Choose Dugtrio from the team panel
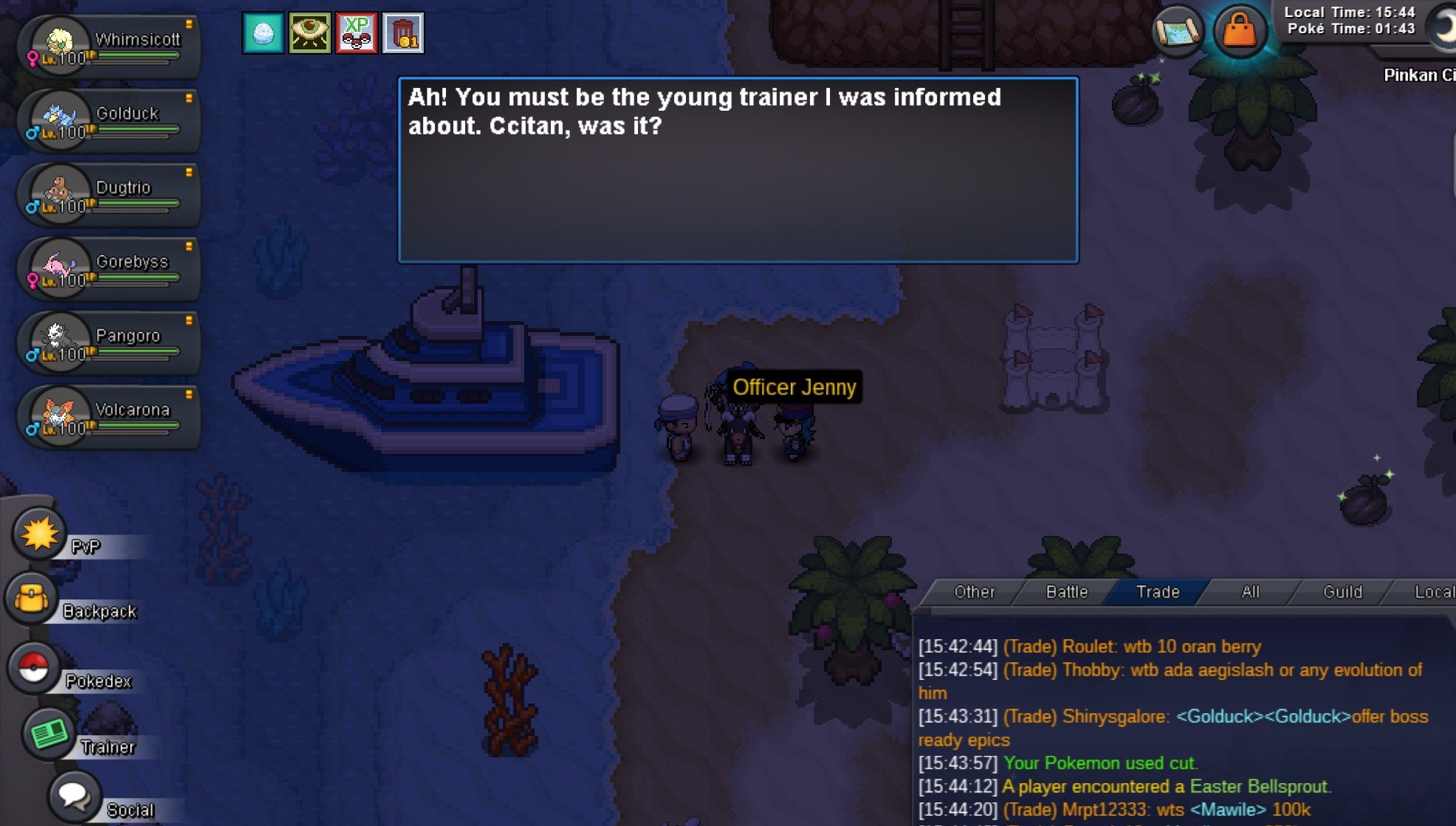The height and width of the screenshot is (826, 1456). [111, 195]
